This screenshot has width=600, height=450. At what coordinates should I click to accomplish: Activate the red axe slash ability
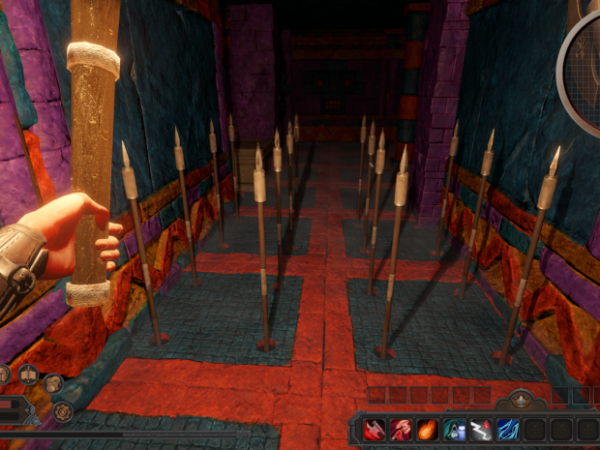375,430
